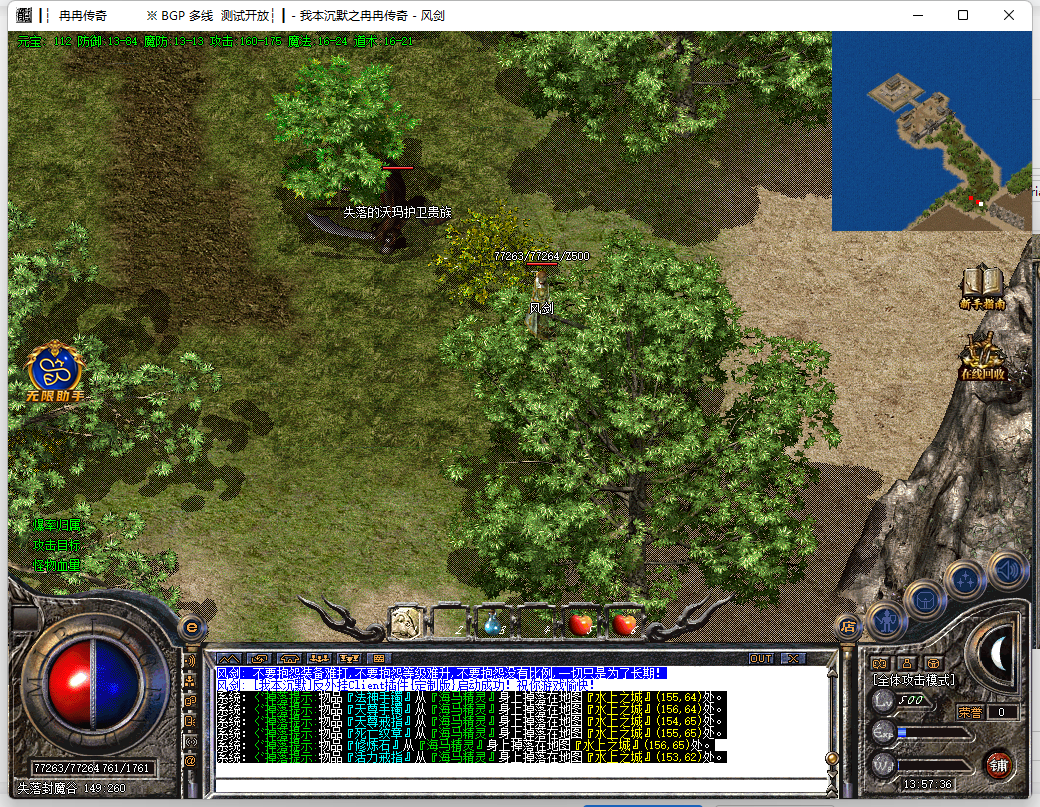Image resolution: width=1040 pixels, height=807 pixels.
Task: Use the blue potion in the belt
Action: point(492,624)
